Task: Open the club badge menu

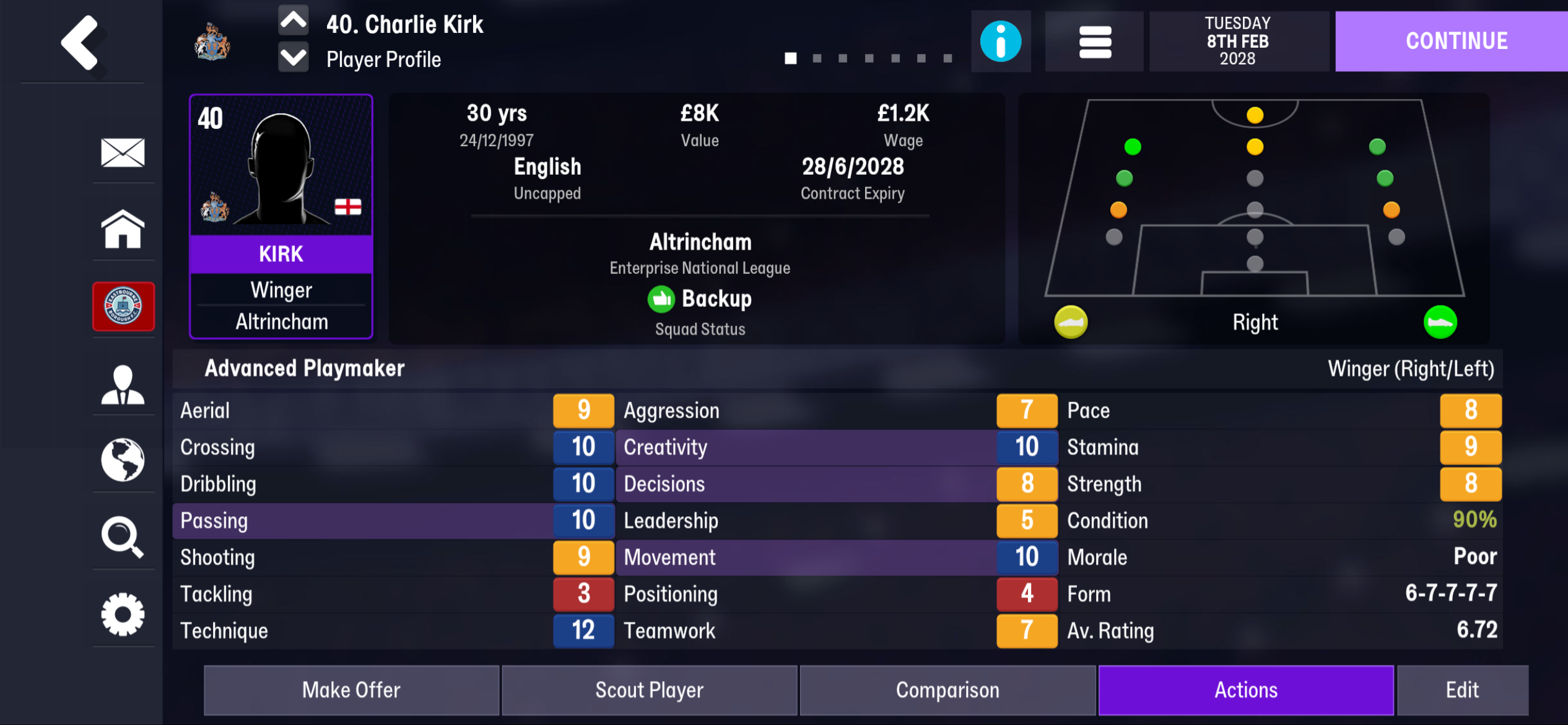Action: coord(123,306)
